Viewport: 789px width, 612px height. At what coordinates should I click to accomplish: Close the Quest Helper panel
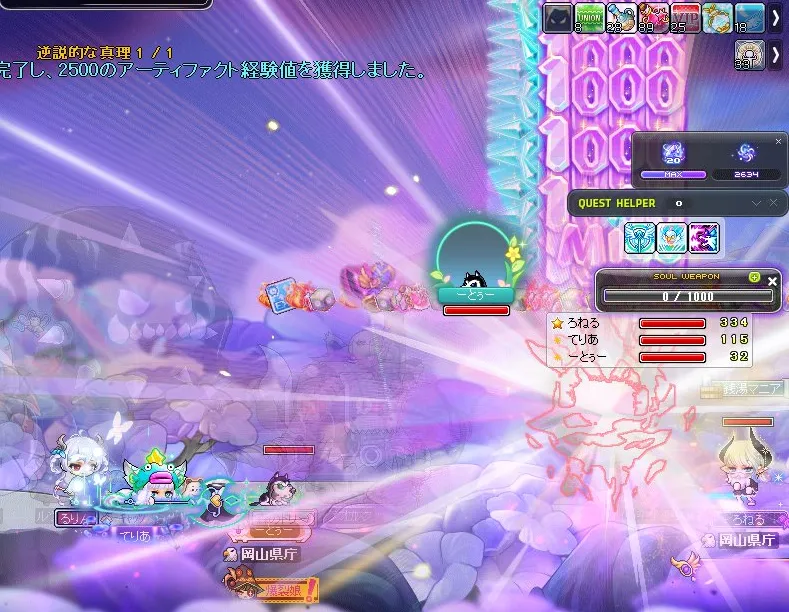pos(772,203)
